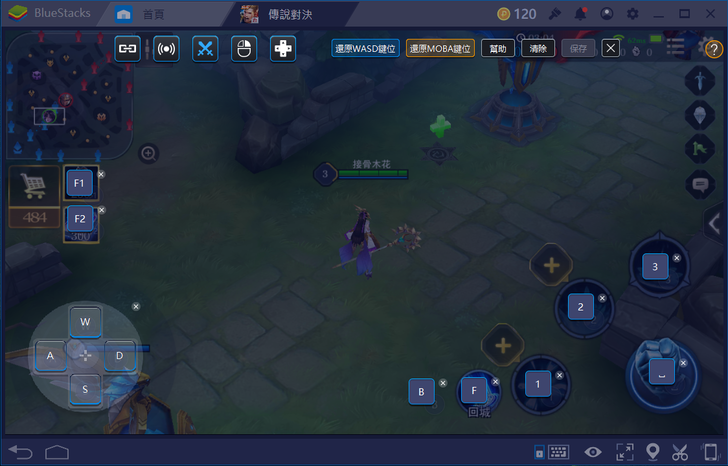Tap the basic attack button
Viewport: 728px width, 466px height.
point(661,372)
